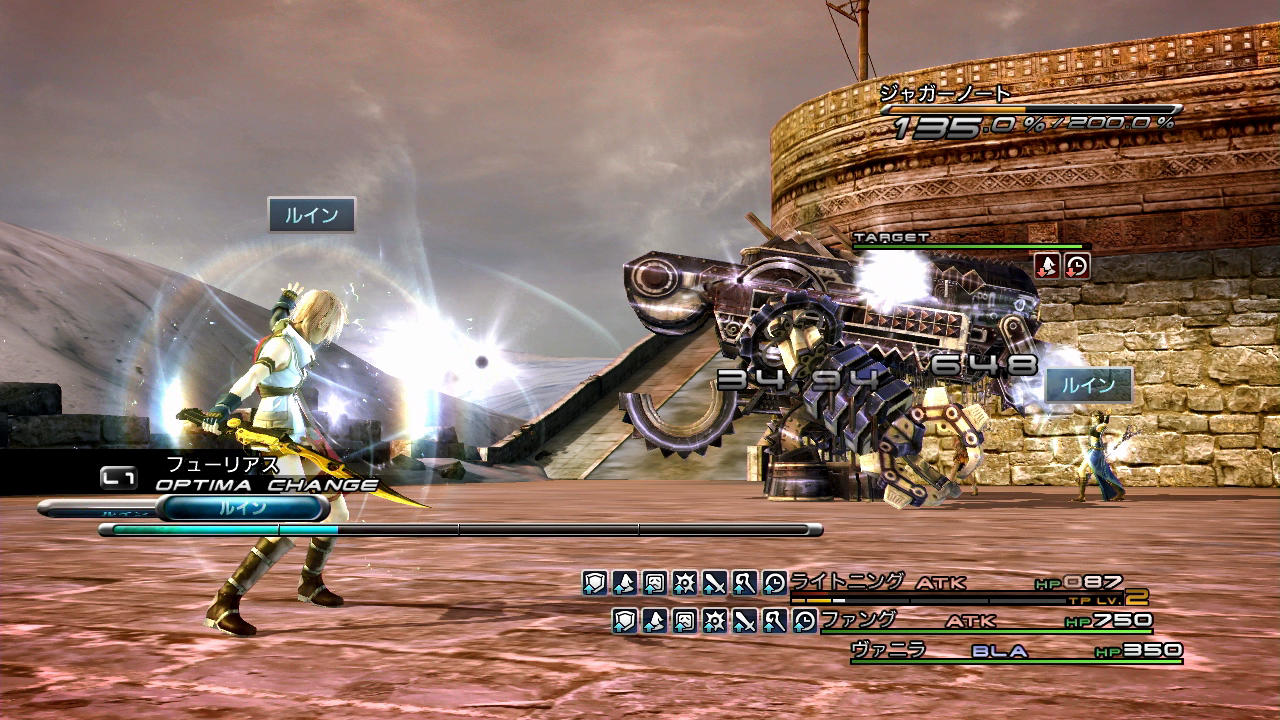Choose party member ヴァニラ
The height and width of the screenshot is (720, 1280).
tap(887, 650)
